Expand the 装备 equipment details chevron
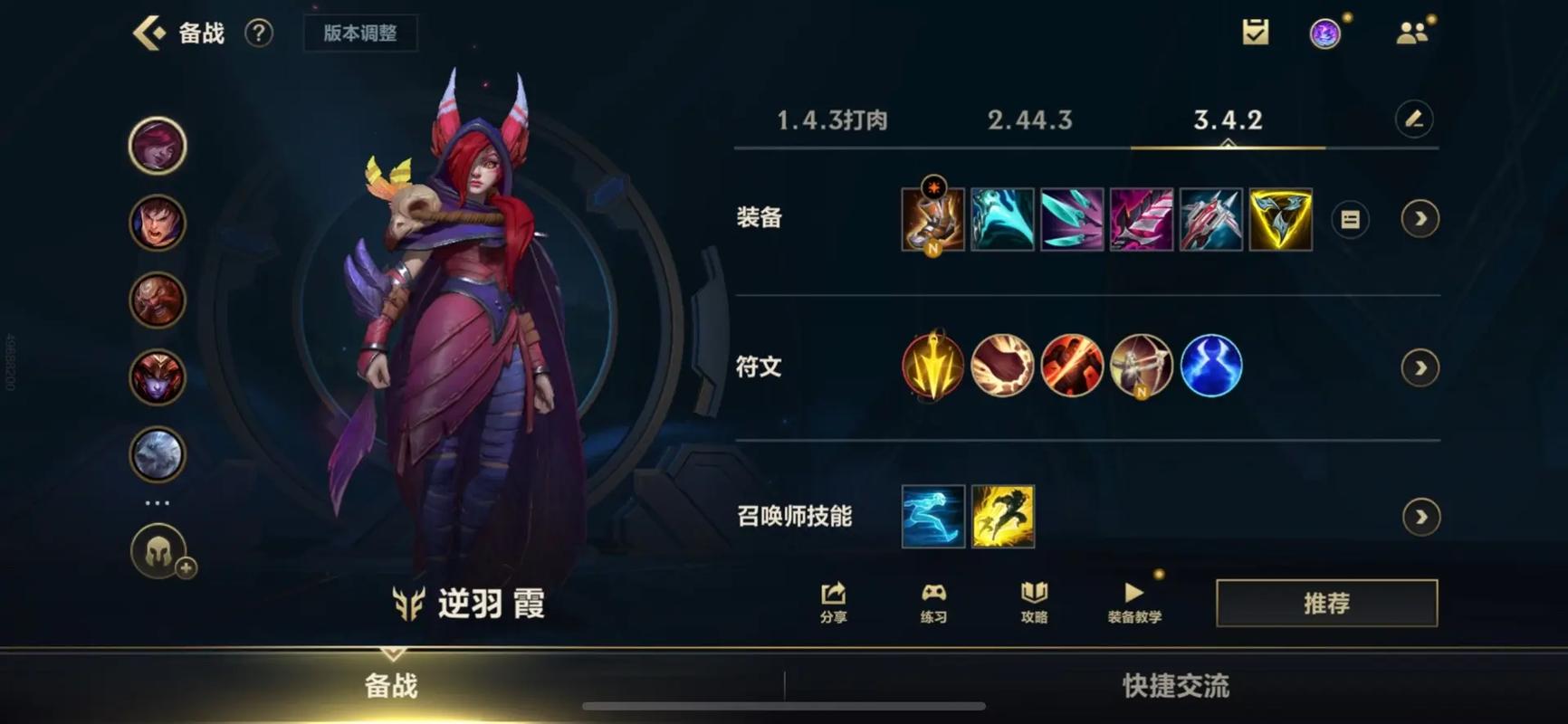 (1419, 219)
